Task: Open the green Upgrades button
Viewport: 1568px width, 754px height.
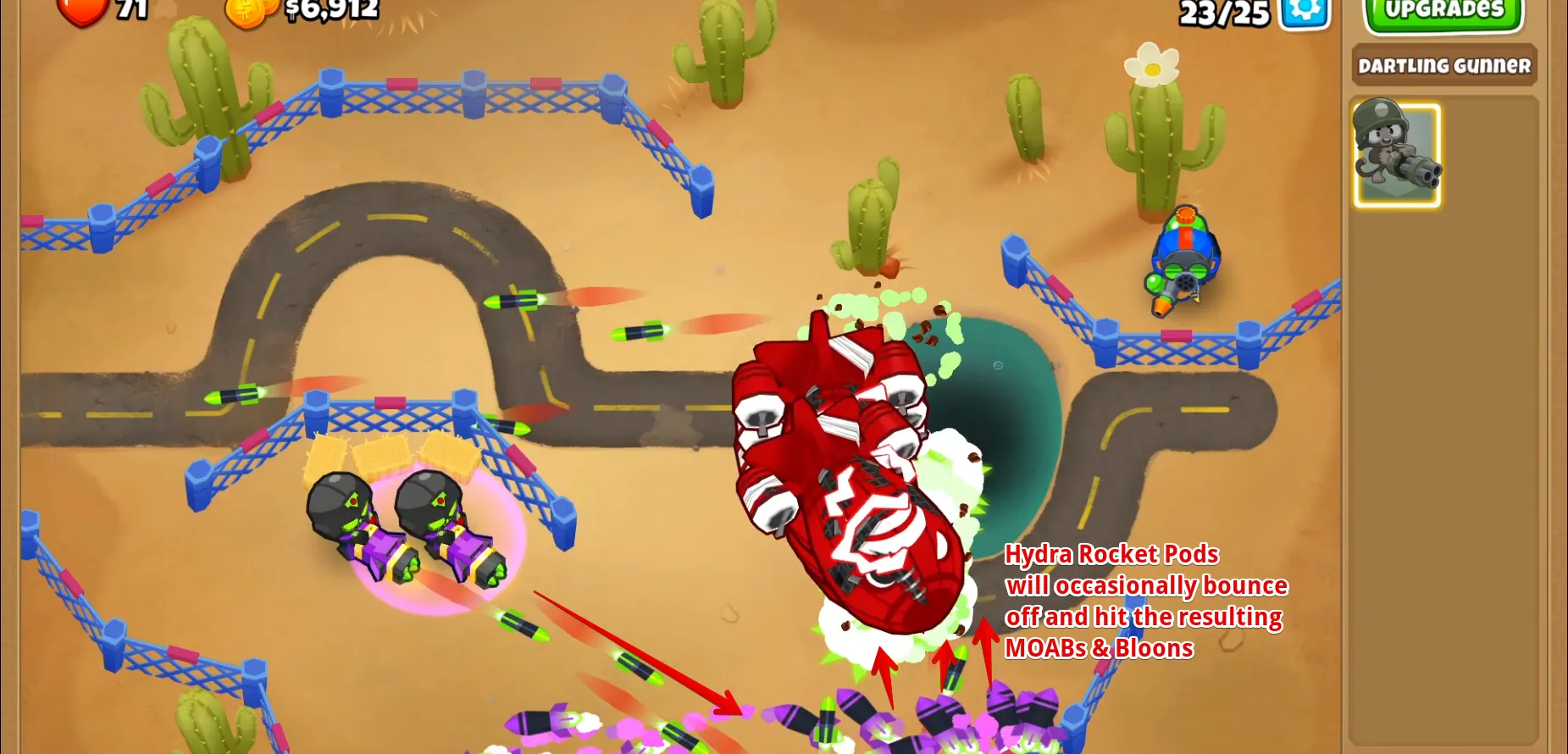Action: 1443,12
